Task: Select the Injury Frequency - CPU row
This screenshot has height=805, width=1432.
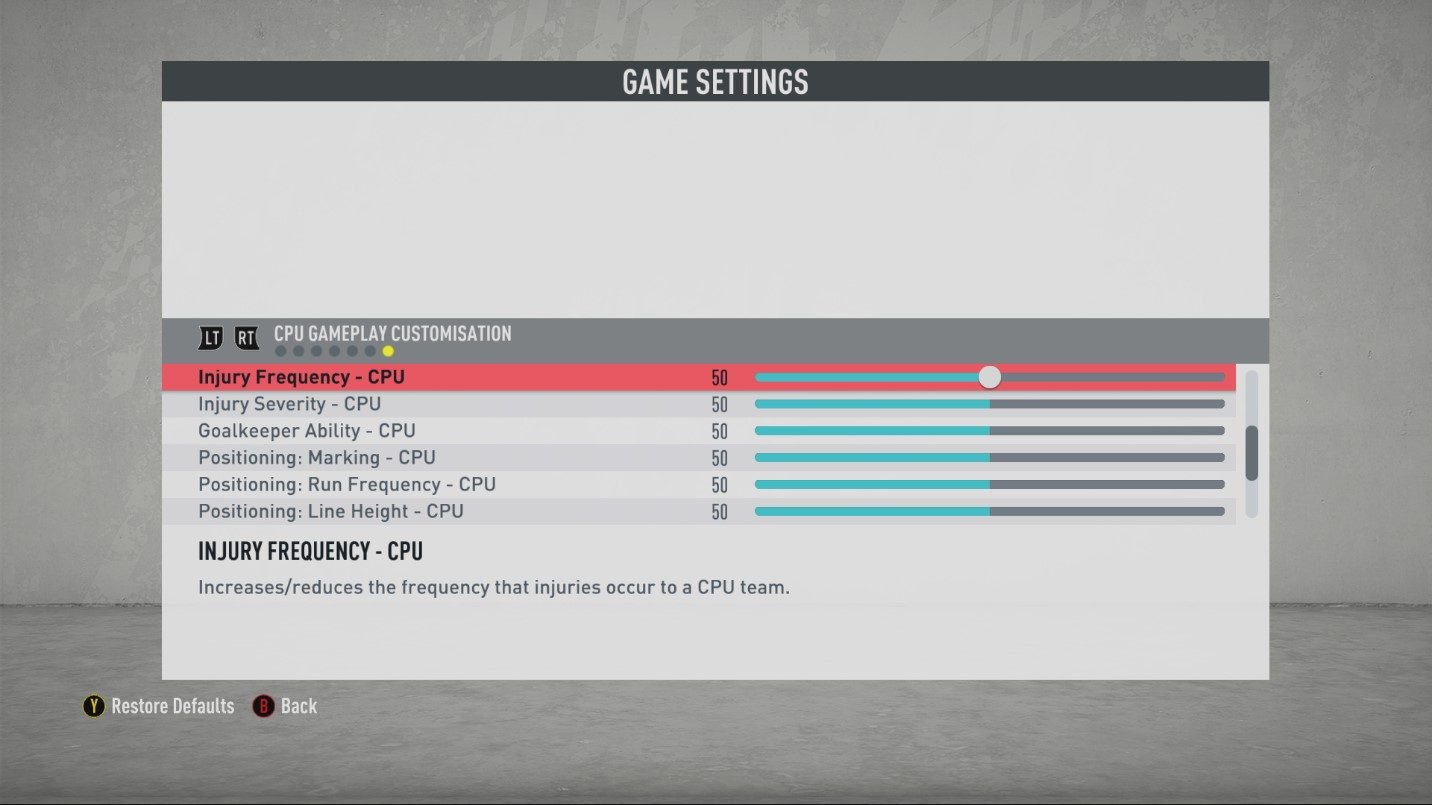Action: (301, 377)
